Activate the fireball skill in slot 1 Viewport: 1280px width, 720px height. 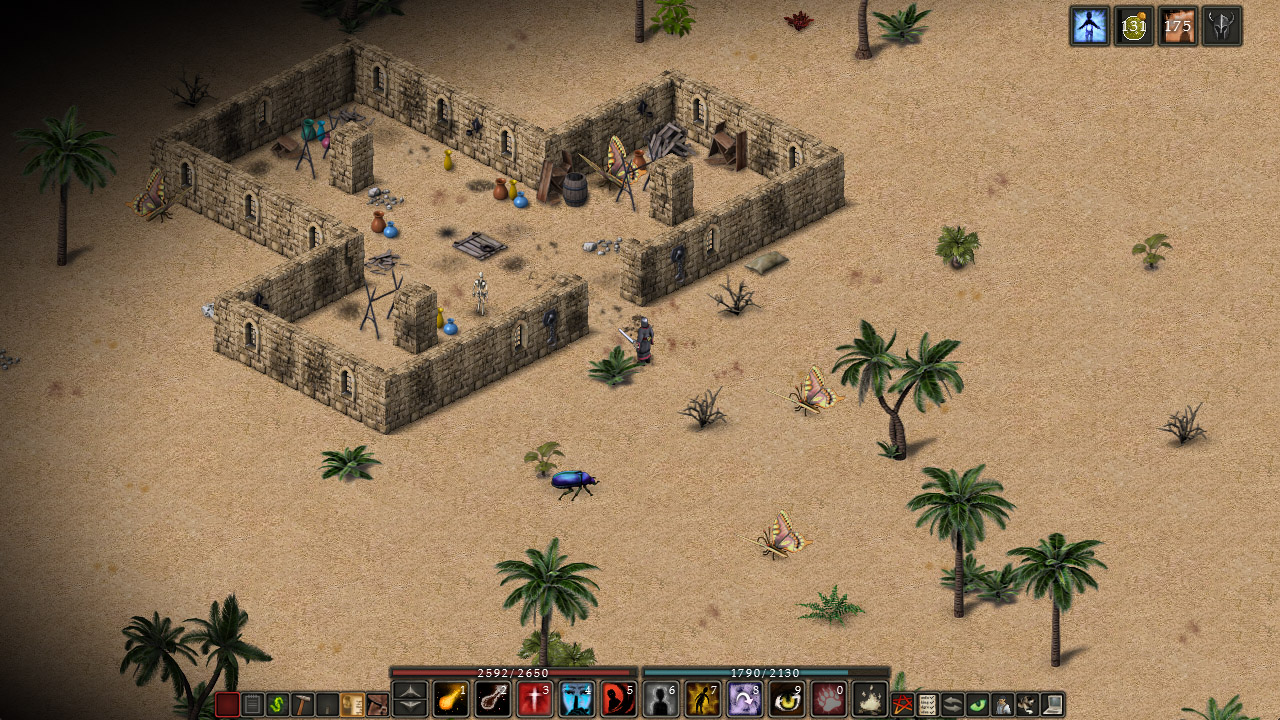click(451, 699)
